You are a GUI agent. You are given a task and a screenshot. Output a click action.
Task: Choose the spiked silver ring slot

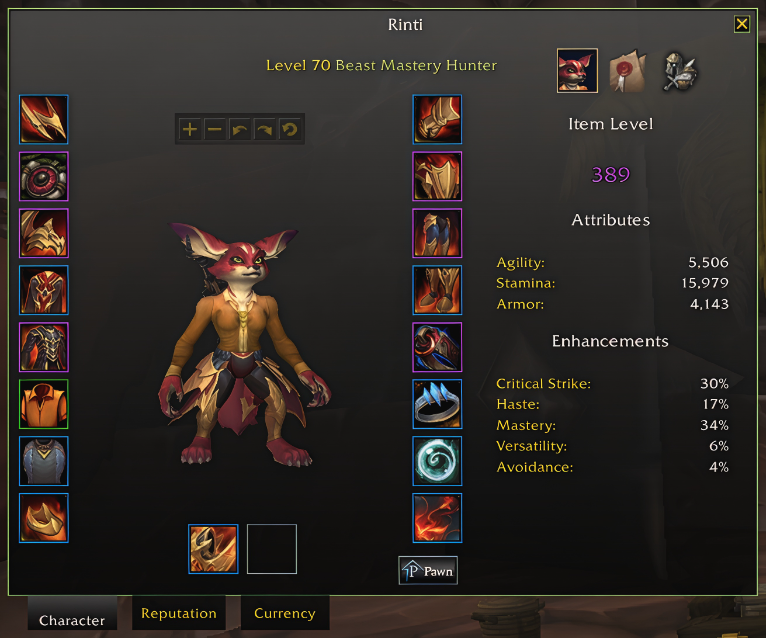[437, 405]
